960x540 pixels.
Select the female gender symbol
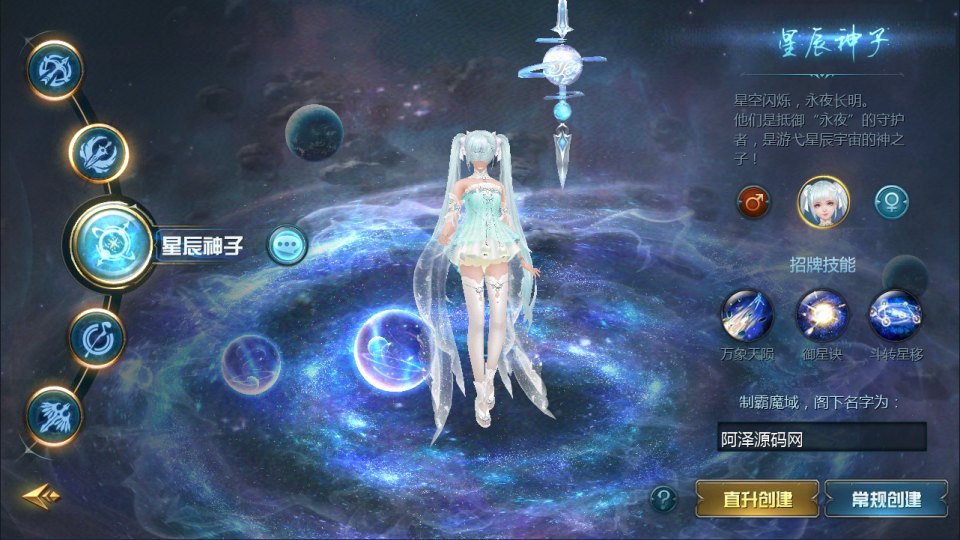coord(891,202)
